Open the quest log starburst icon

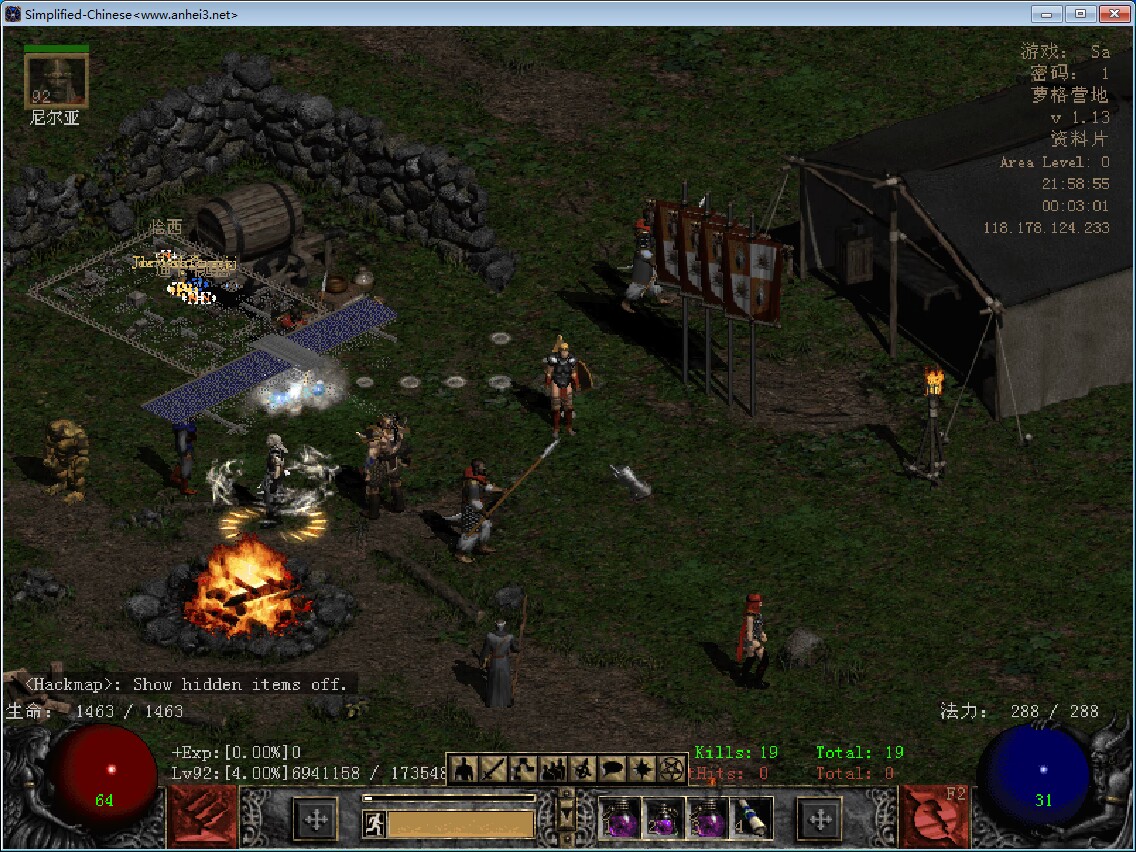tap(641, 769)
